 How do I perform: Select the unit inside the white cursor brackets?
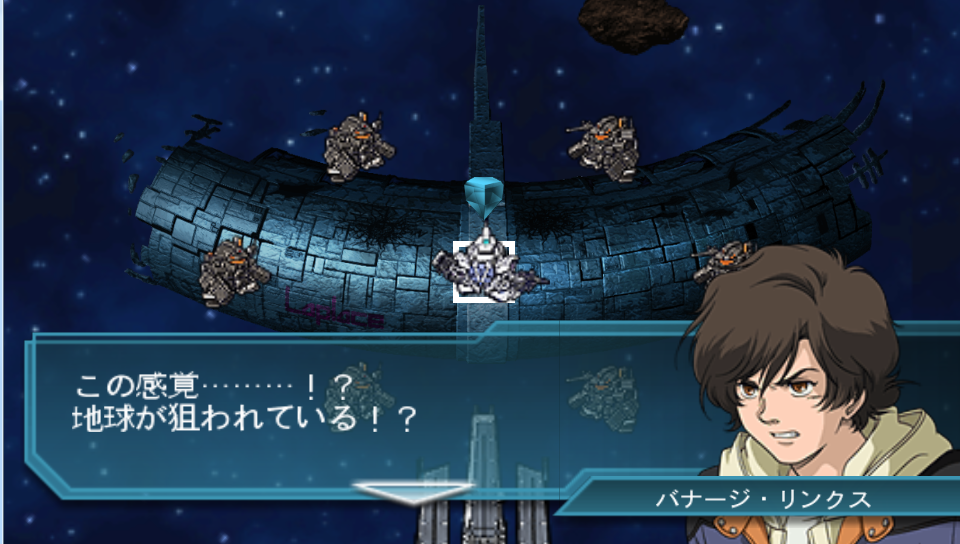pos(484,270)
